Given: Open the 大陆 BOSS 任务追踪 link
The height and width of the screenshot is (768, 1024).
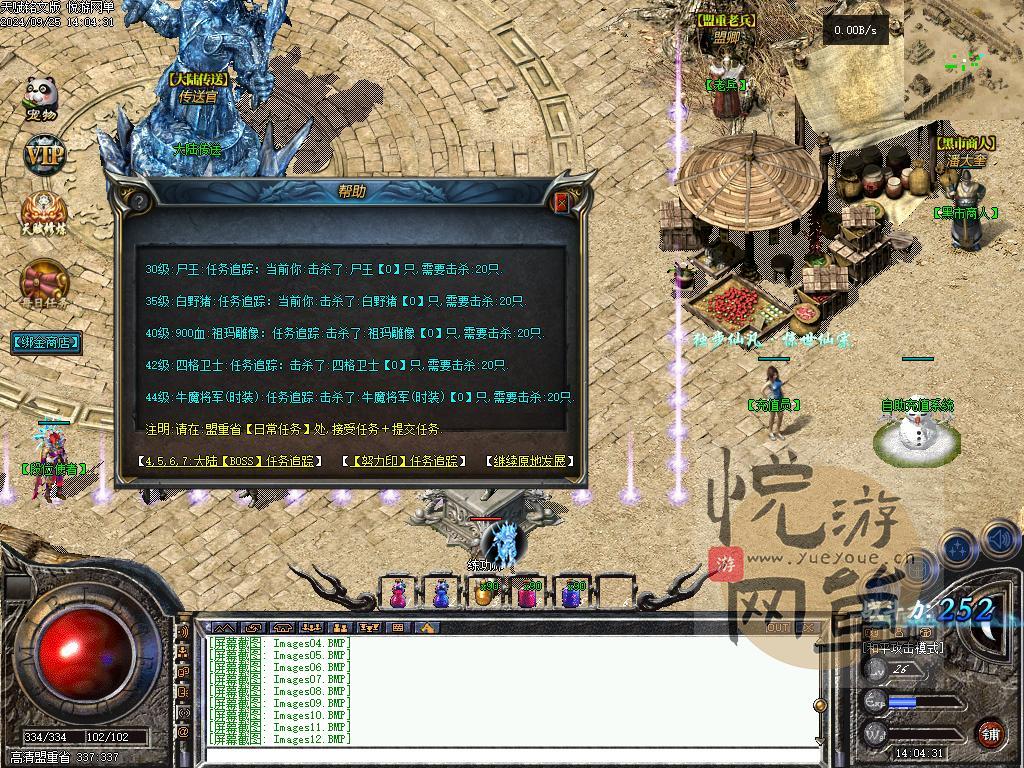Looking at the screenshot, I should (x=230, y=461).
